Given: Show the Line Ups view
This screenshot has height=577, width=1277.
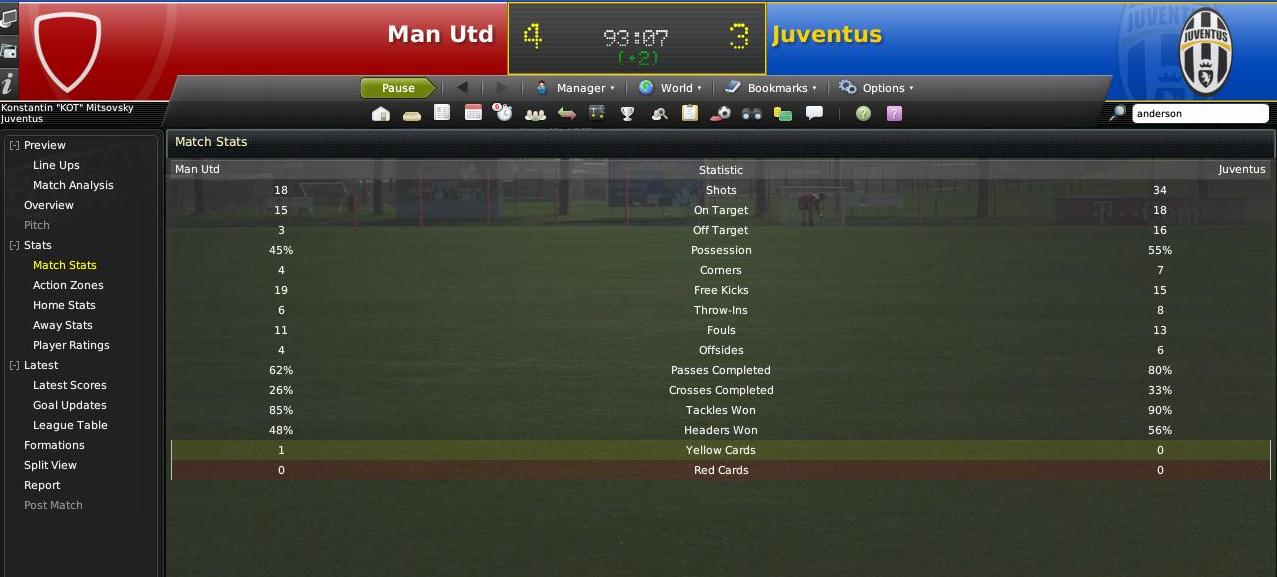Looking at the screenshot, I should click(x=56, y=165).
